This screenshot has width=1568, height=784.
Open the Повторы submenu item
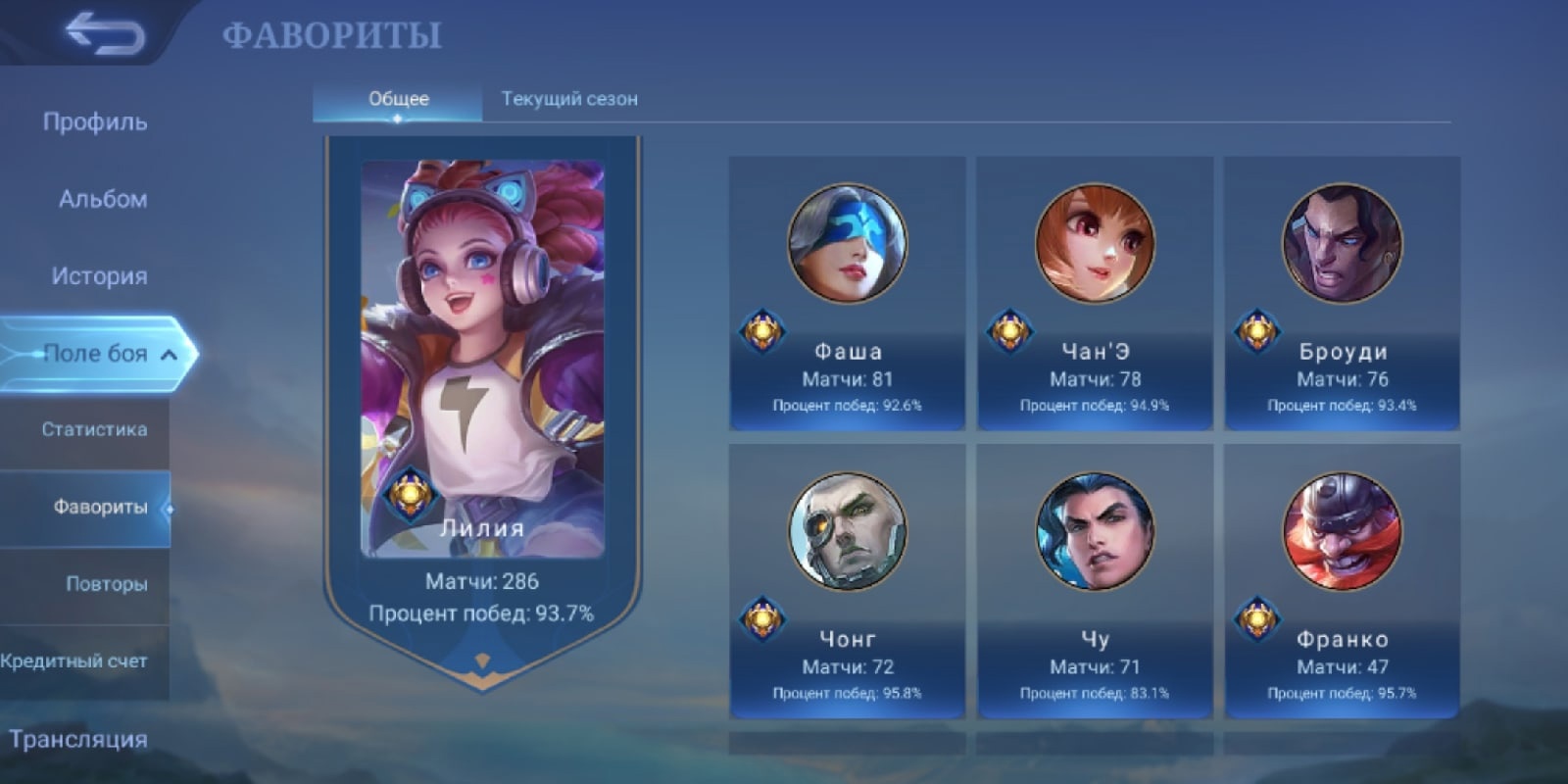pyautogui.click(x=106, y=584)
